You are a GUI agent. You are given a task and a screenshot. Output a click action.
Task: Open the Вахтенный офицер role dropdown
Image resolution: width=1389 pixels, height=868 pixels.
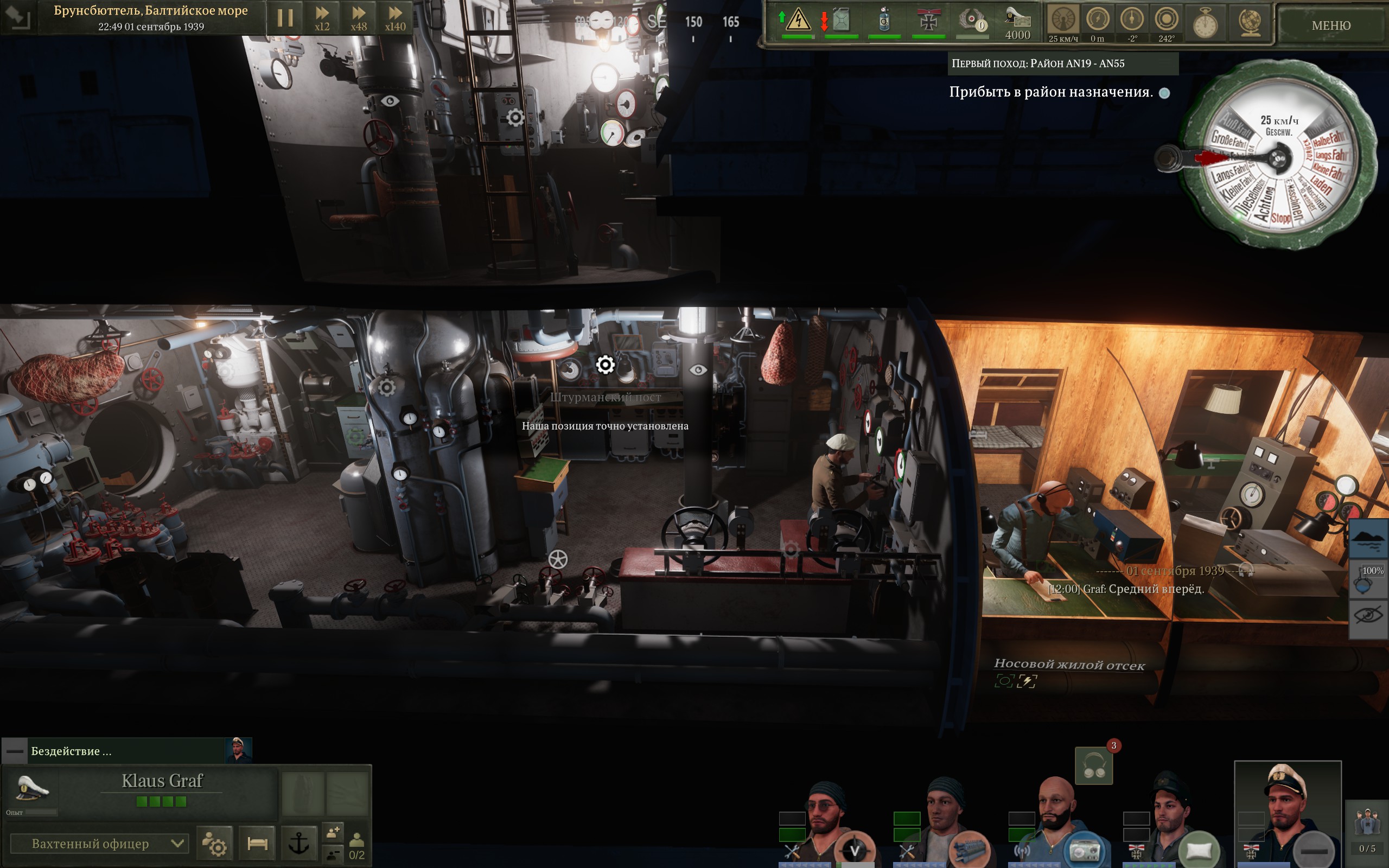pyautogui.click(x=100, y=843)
